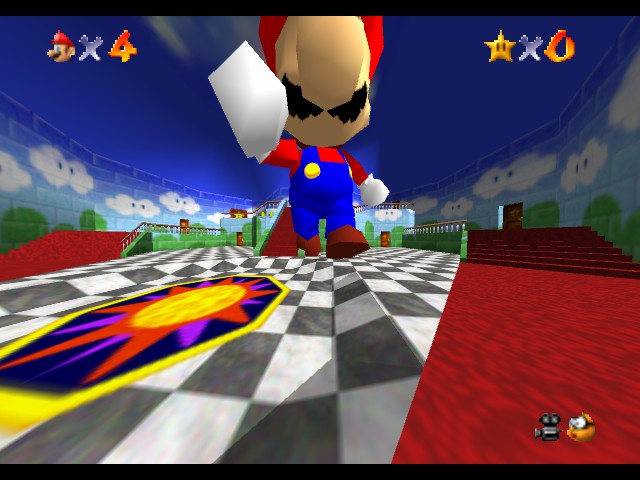This screenshot has width=640, height=480.
Task: Select the yellow power star icon
Action: click(499, 45)
